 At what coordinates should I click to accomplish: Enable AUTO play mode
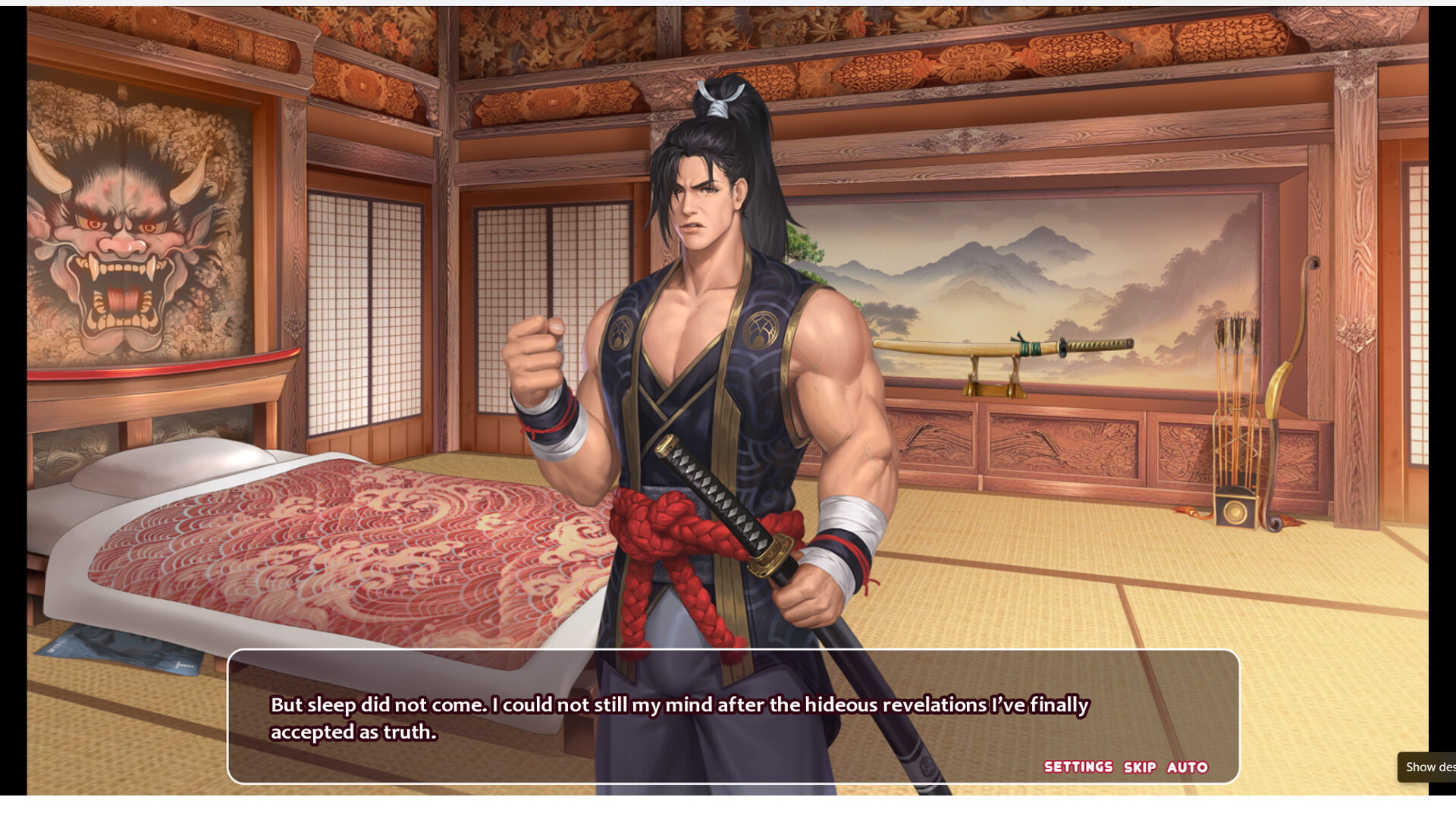tap(1187, 767)
